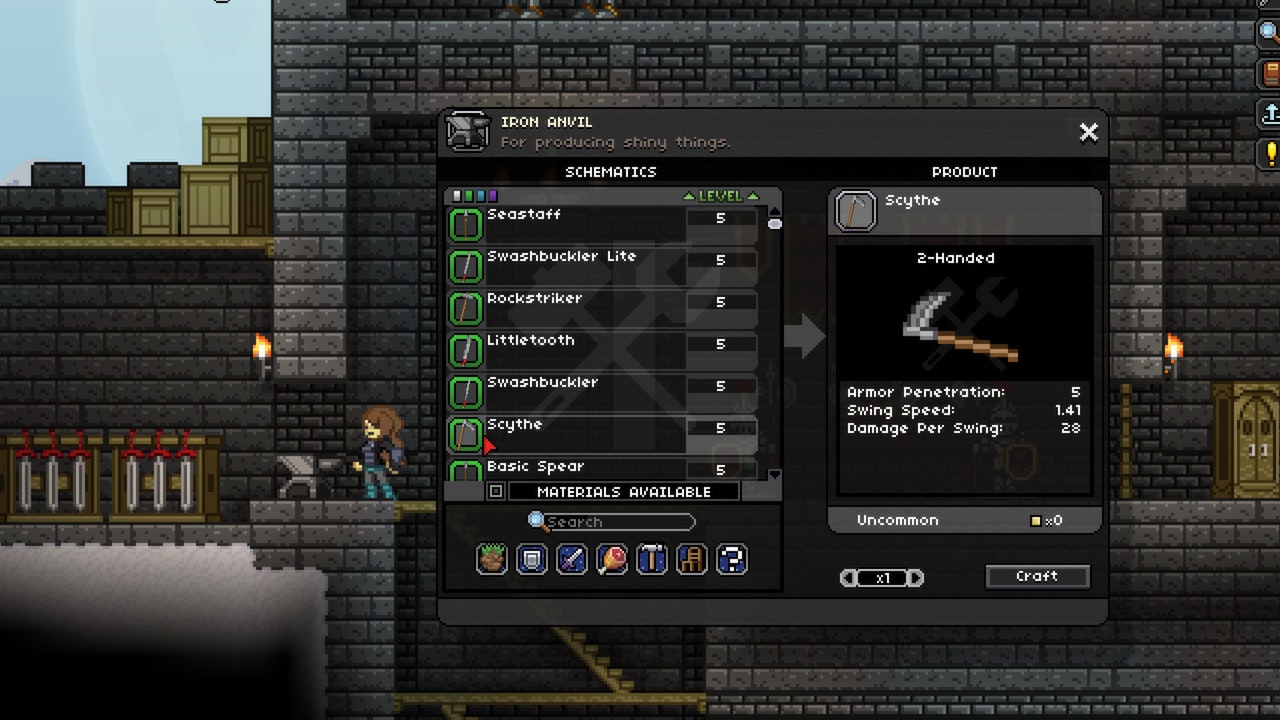Select the hammer tools category icon
This screenshot has width=1280, height=720.
pyautogui.click(x=651, y=559)
